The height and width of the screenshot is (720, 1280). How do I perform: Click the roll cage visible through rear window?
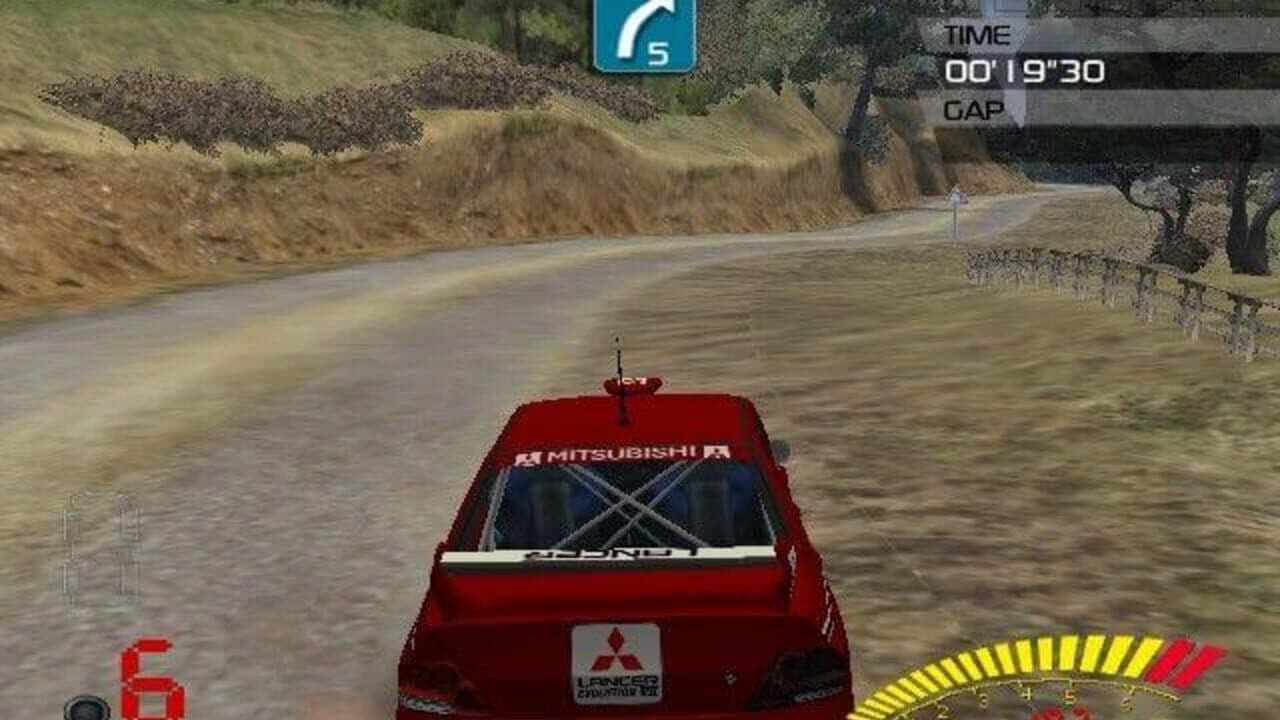[x=630, y=500]
